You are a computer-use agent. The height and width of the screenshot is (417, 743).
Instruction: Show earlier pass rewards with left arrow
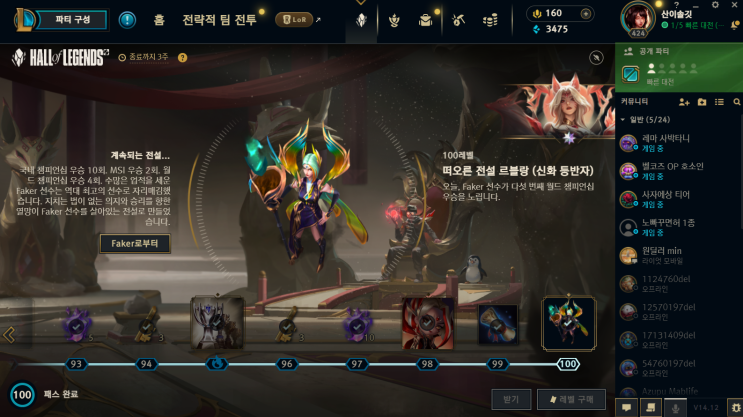[x=9, y=334]
